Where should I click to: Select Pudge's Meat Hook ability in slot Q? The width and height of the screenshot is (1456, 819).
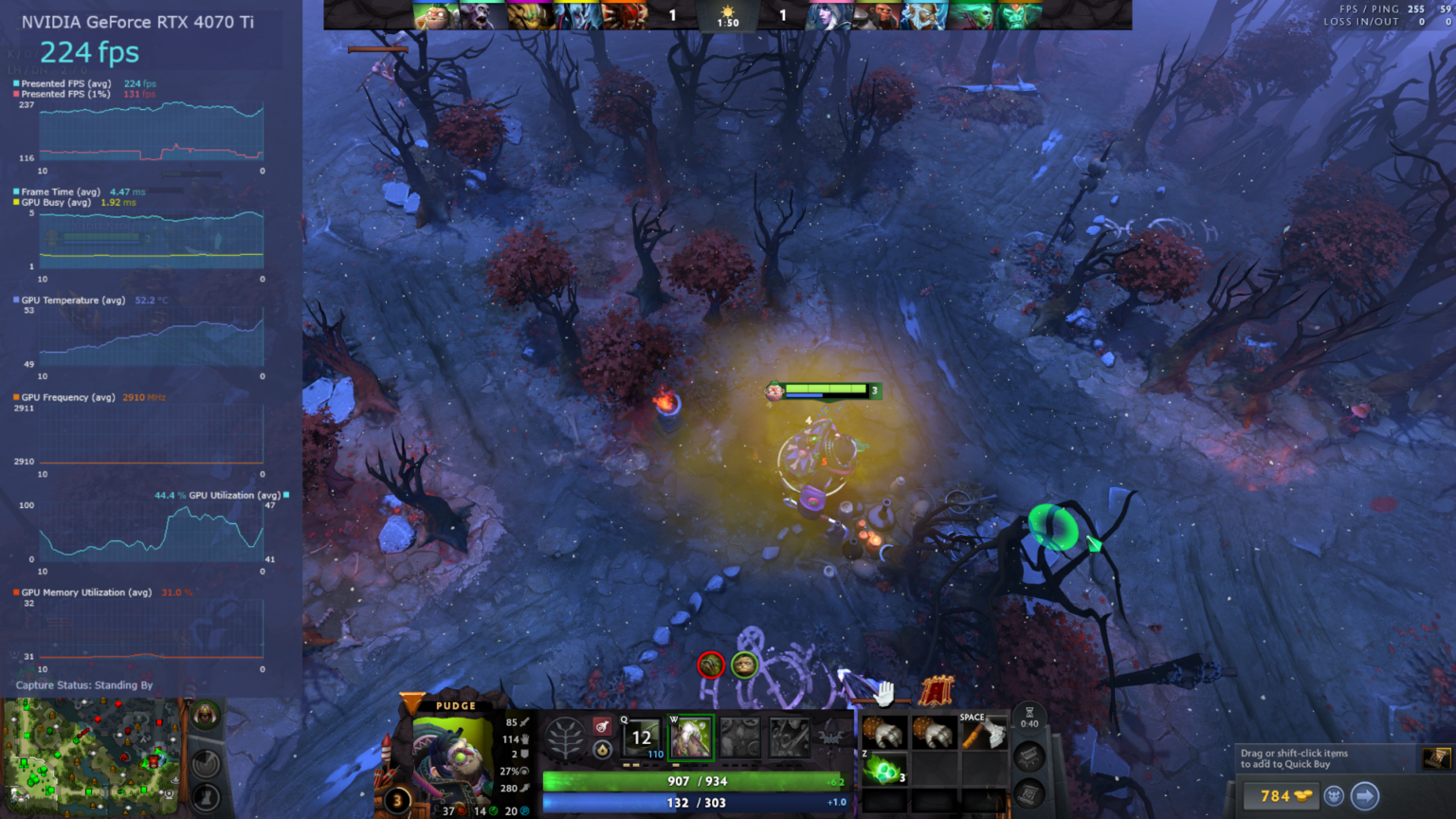tap(641, 737)
